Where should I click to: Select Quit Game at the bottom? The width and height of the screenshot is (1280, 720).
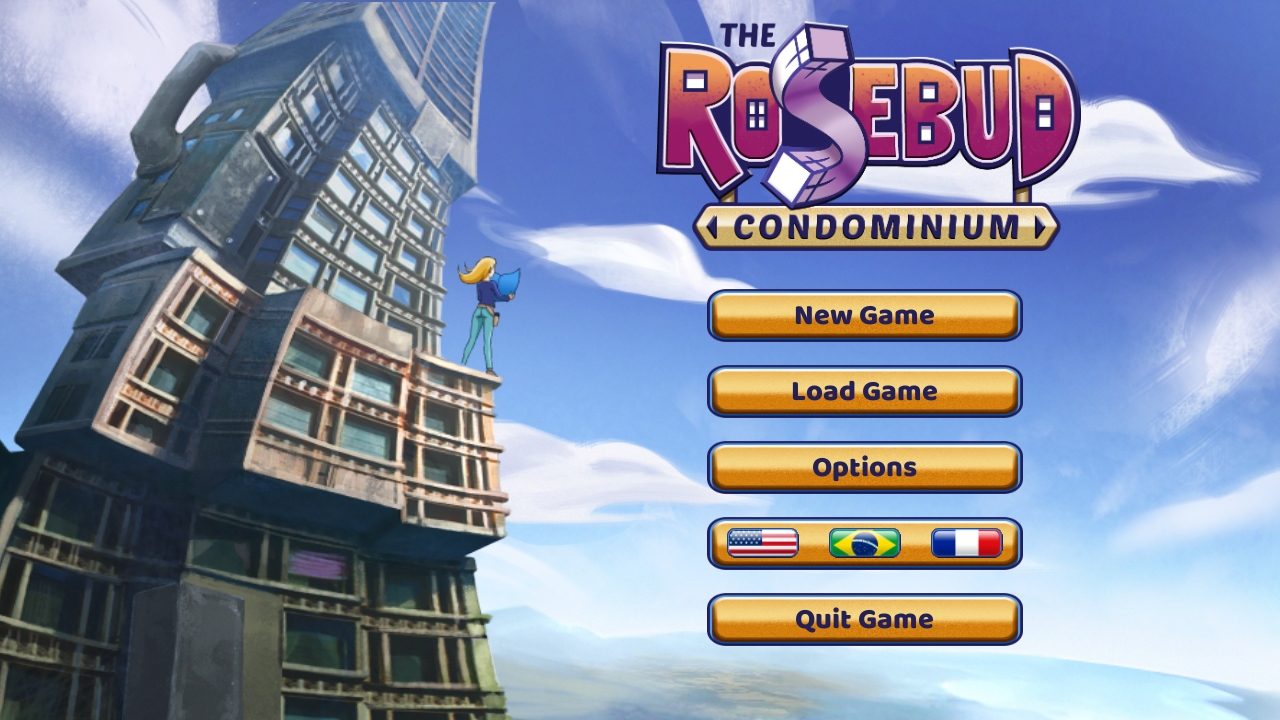[x=864, y=618]
